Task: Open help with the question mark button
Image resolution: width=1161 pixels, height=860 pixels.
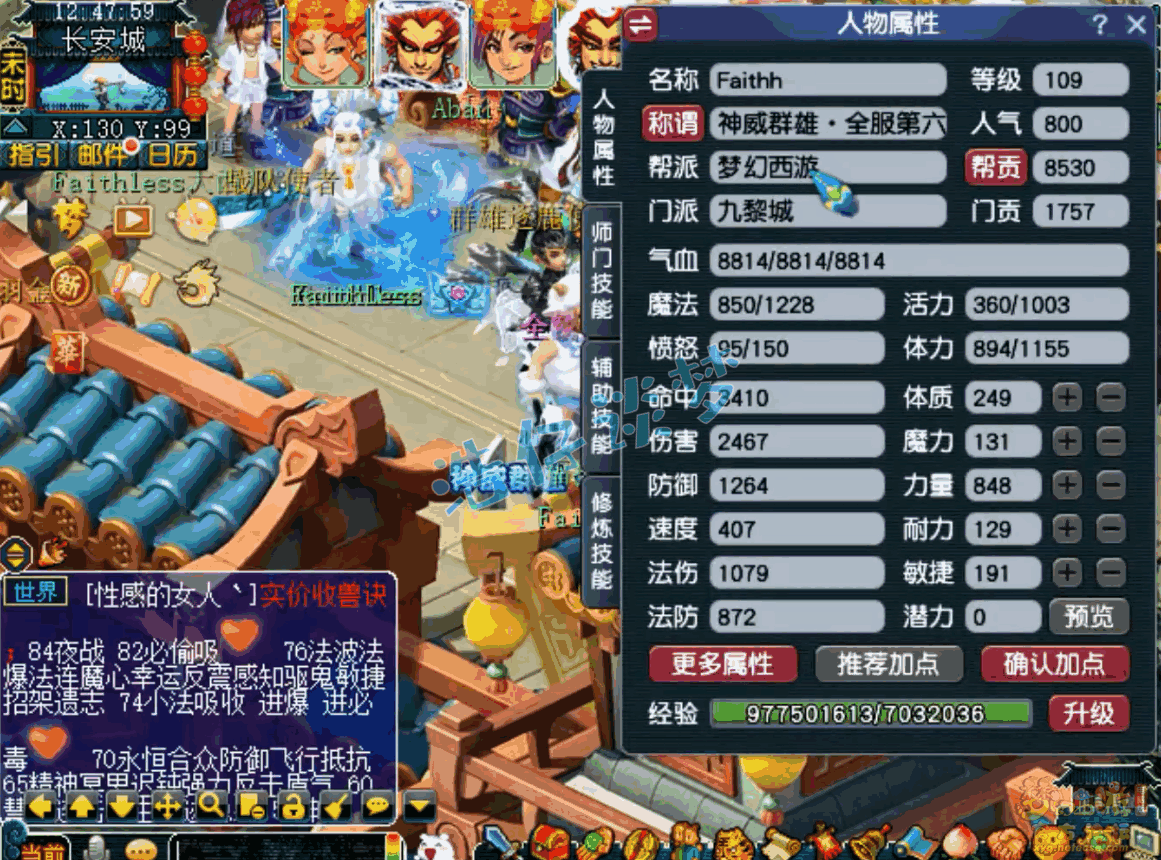Action: coord(1100,25)
